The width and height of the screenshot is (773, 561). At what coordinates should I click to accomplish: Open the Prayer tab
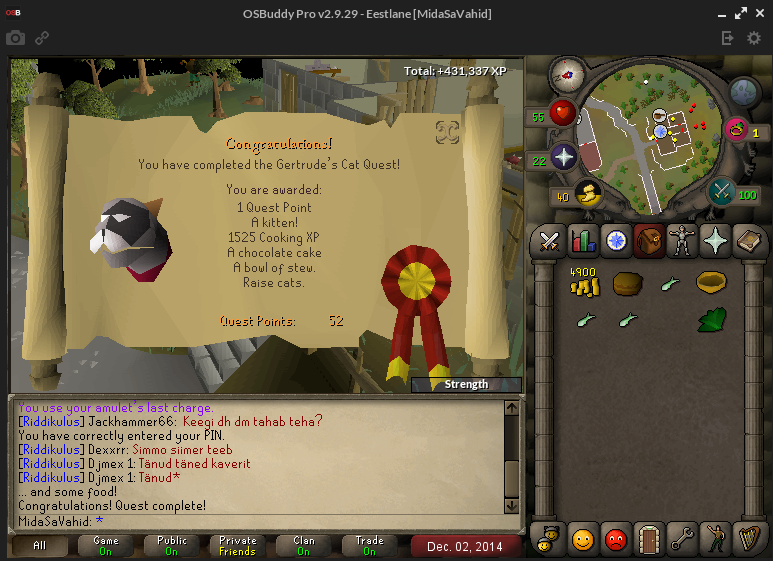point(715,240)
